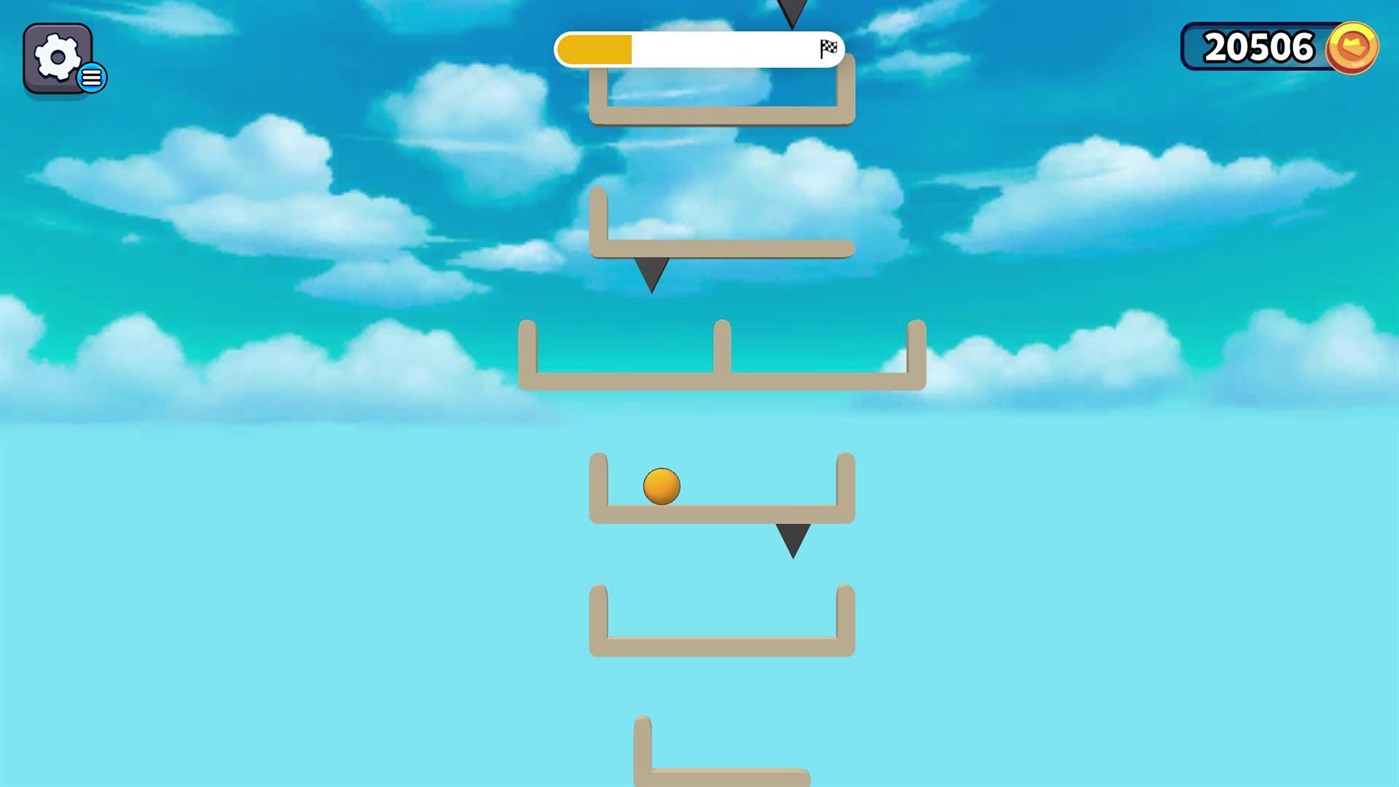Select the orange ball on the middle platform
Image resolution: width=1399 pixels, height=787 pixels.
(661, 486)
